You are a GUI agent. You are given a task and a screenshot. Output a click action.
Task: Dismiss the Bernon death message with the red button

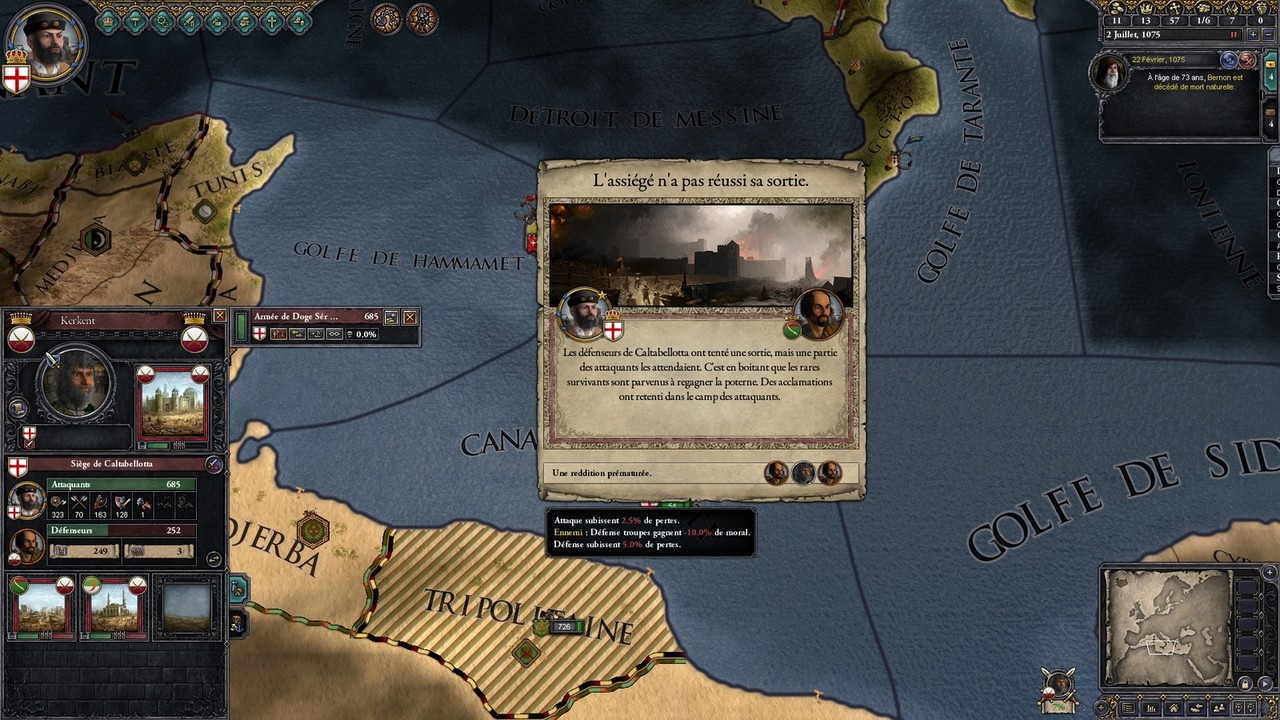point(1247,60)
